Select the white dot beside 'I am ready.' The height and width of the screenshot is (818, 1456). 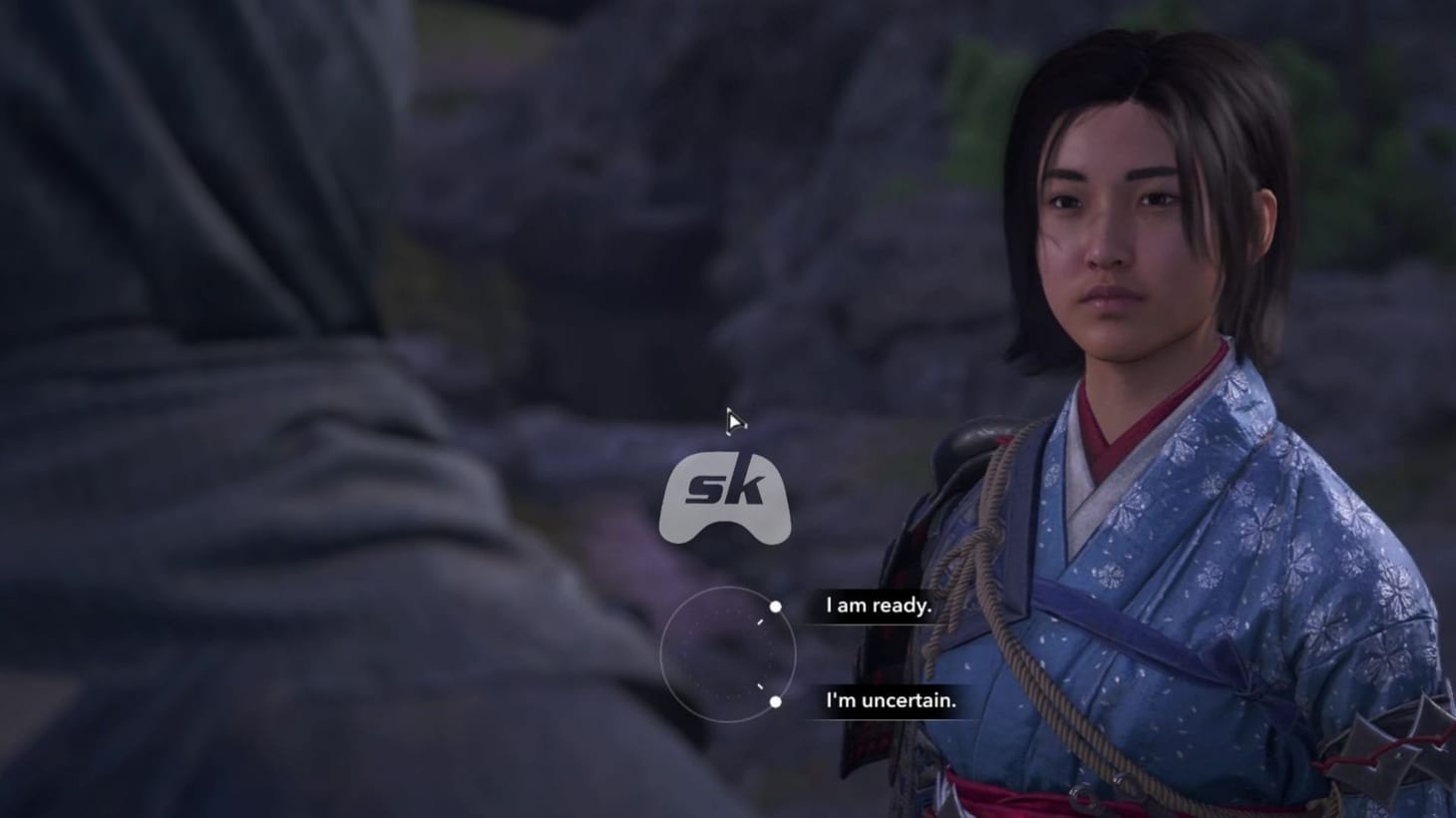click(776, 607)
